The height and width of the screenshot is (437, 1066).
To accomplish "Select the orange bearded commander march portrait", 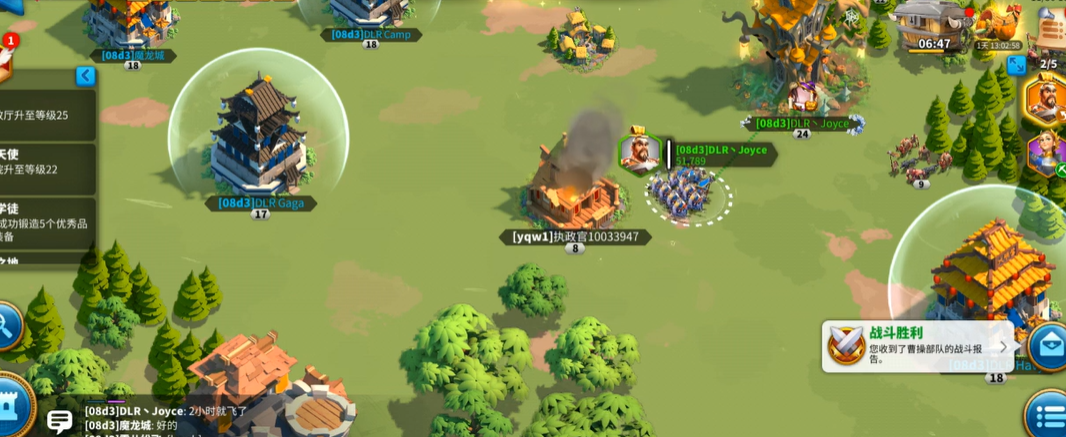I will coord(1046,99).
